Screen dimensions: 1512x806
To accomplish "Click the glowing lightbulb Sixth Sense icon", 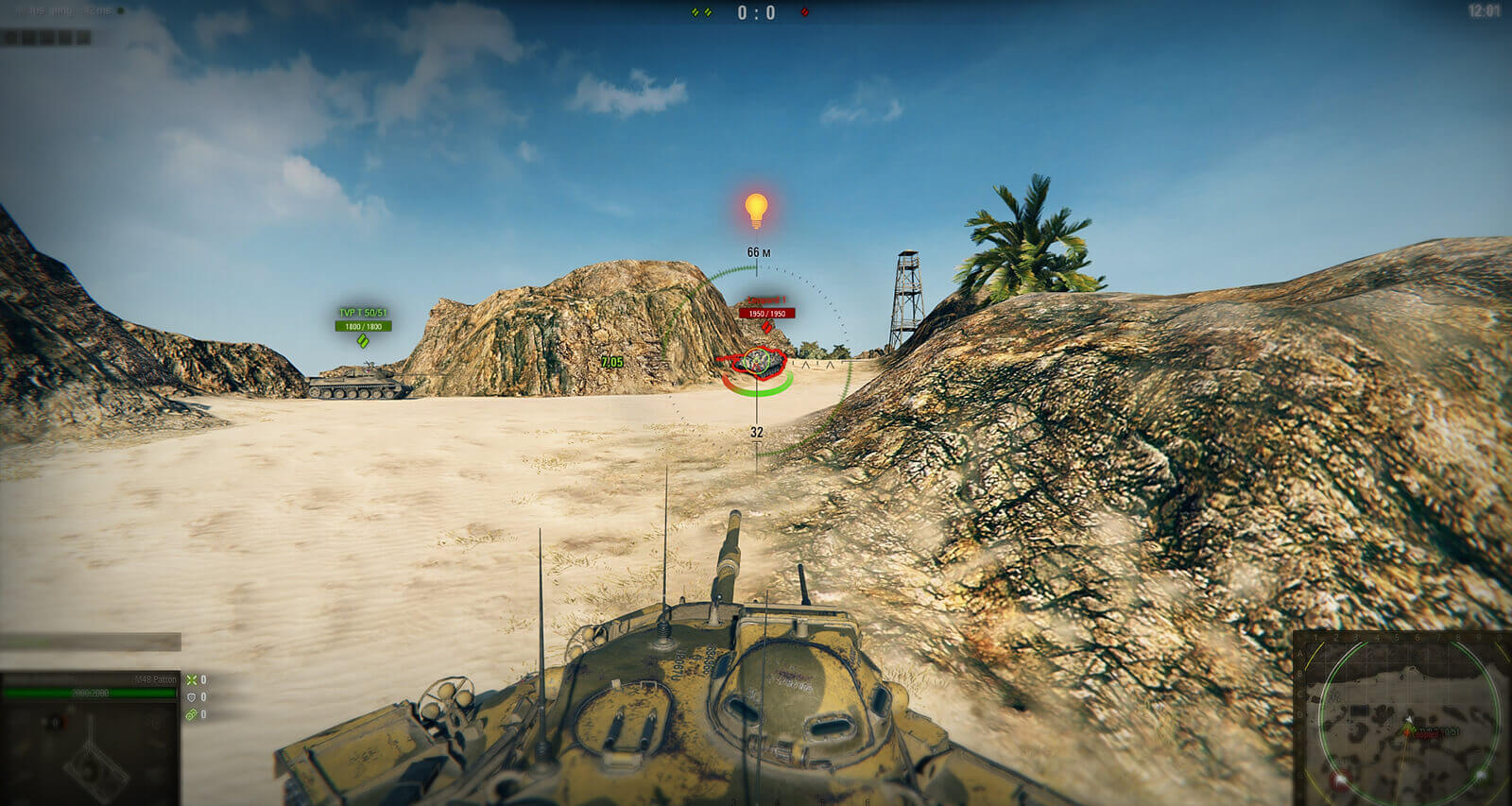I will point(756,210).
